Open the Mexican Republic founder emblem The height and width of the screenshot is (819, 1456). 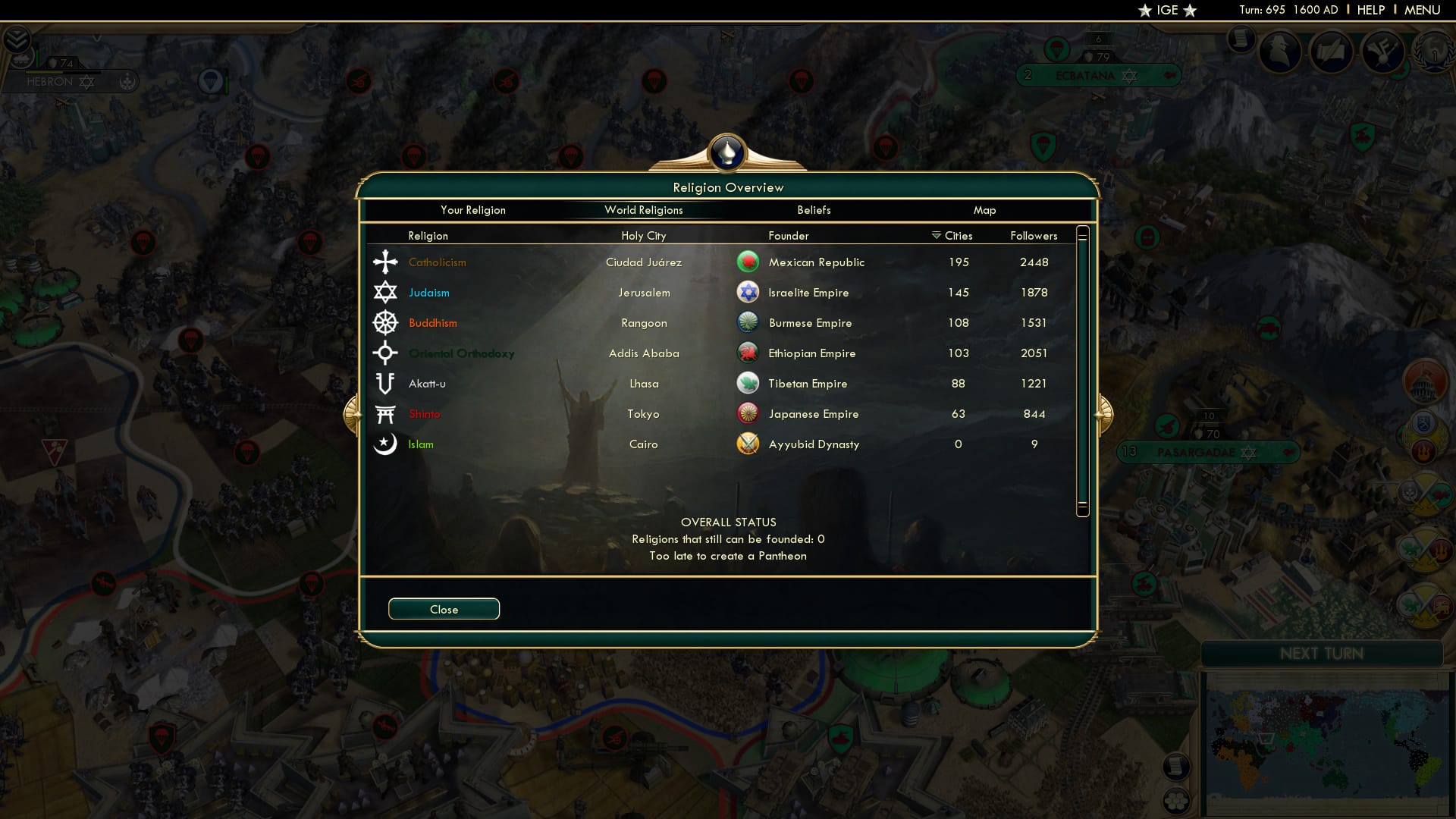748,262
